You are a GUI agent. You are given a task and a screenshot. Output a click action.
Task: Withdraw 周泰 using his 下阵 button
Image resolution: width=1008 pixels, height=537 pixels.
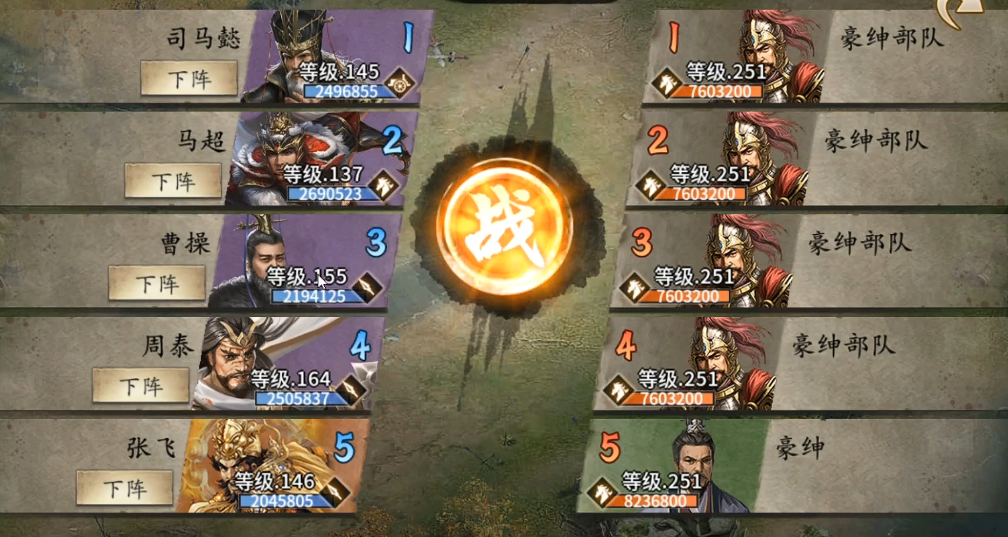coord(141,385)
